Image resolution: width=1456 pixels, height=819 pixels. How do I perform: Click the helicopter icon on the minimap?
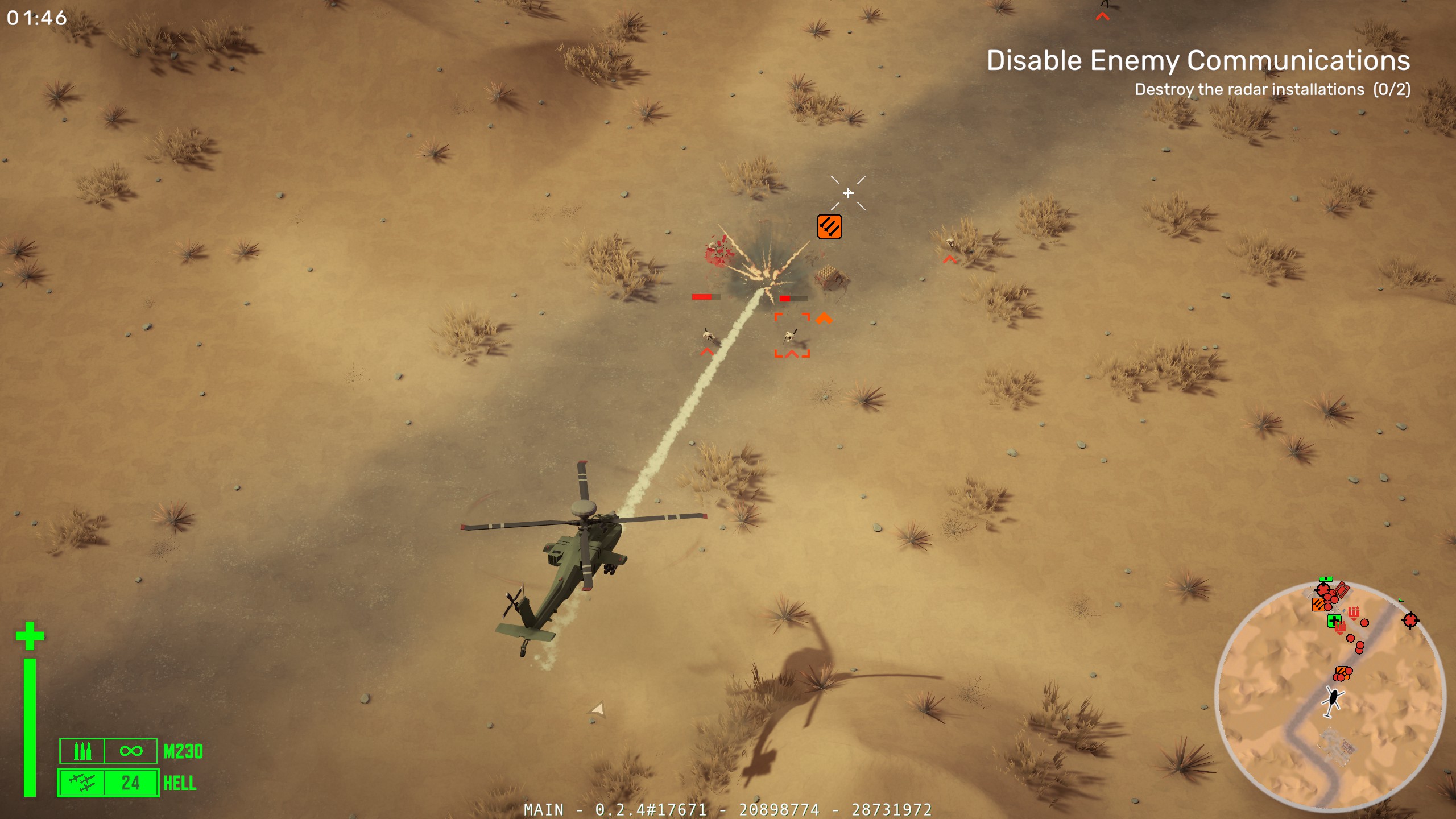click(x=1333, y=700)
